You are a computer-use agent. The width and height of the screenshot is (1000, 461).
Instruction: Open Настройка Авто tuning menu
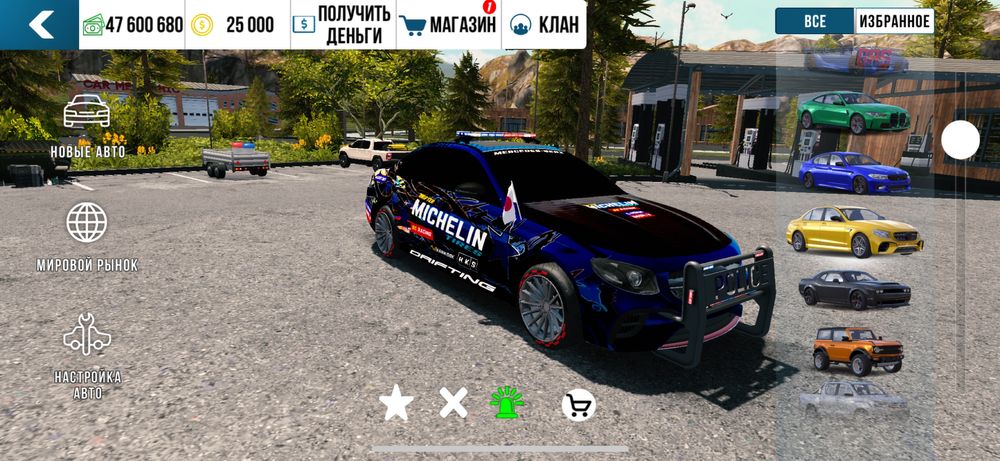click(x=87, y=356)
